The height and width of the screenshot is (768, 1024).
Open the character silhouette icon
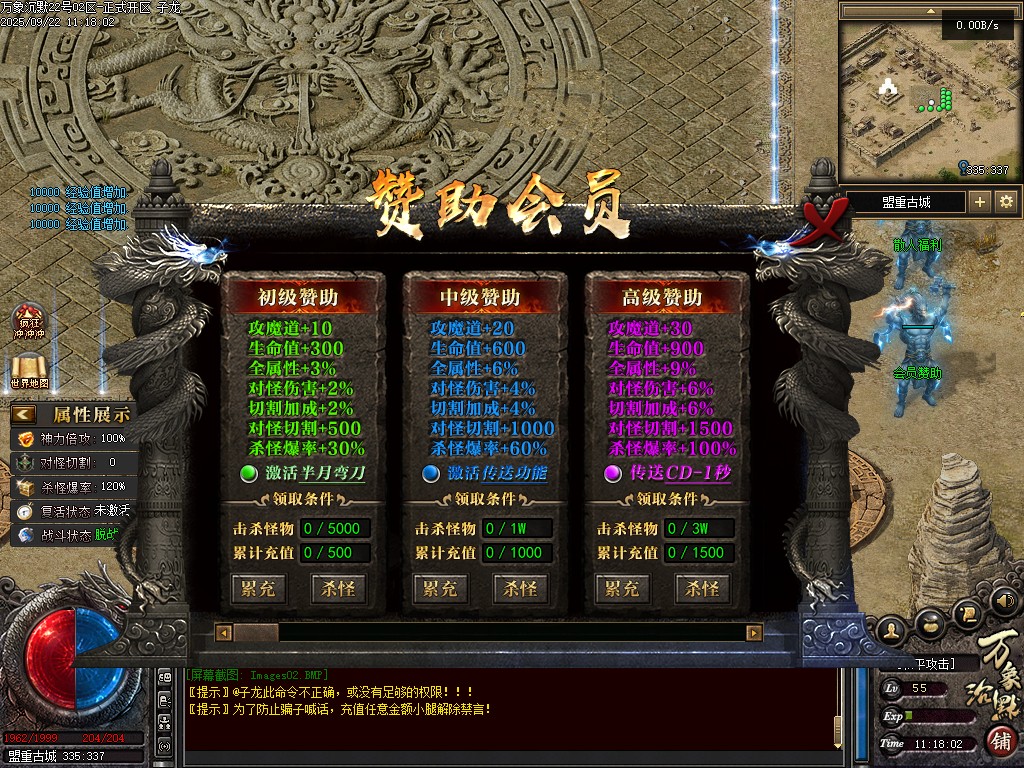click(x=892, y=630)
